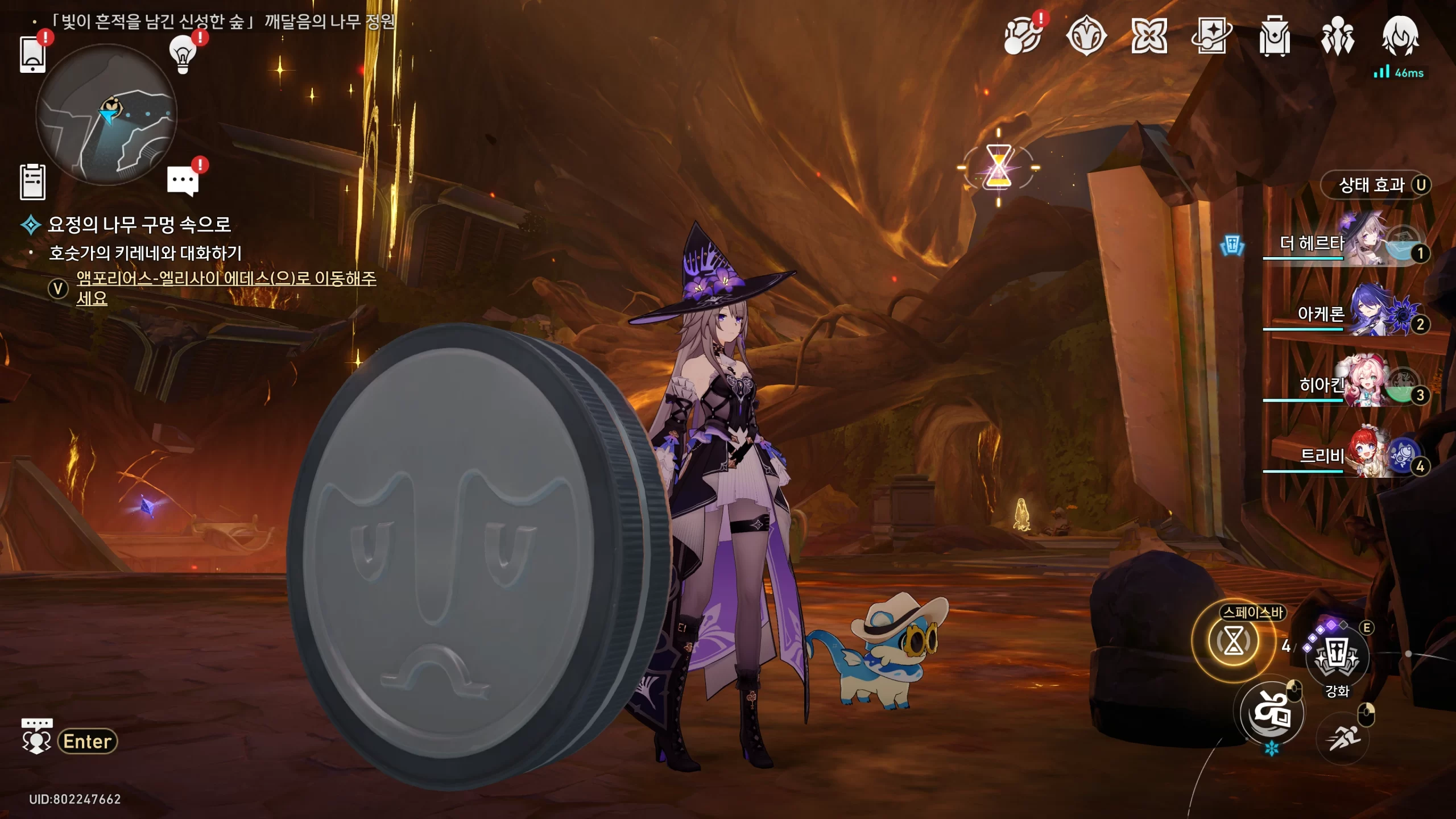Show tips via the lightbulb icon

pos(183,55)
